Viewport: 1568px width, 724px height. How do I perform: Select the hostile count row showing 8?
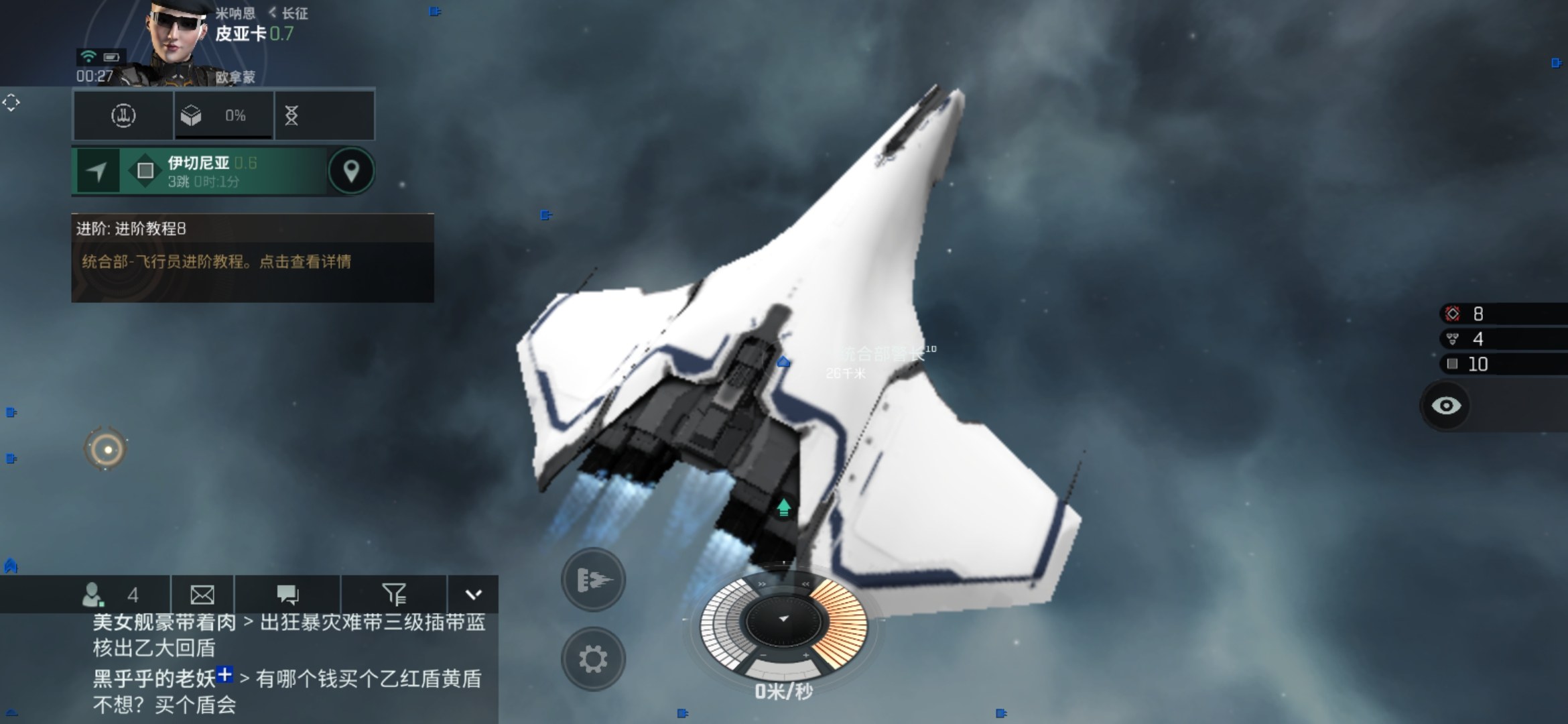(1501, 314)
